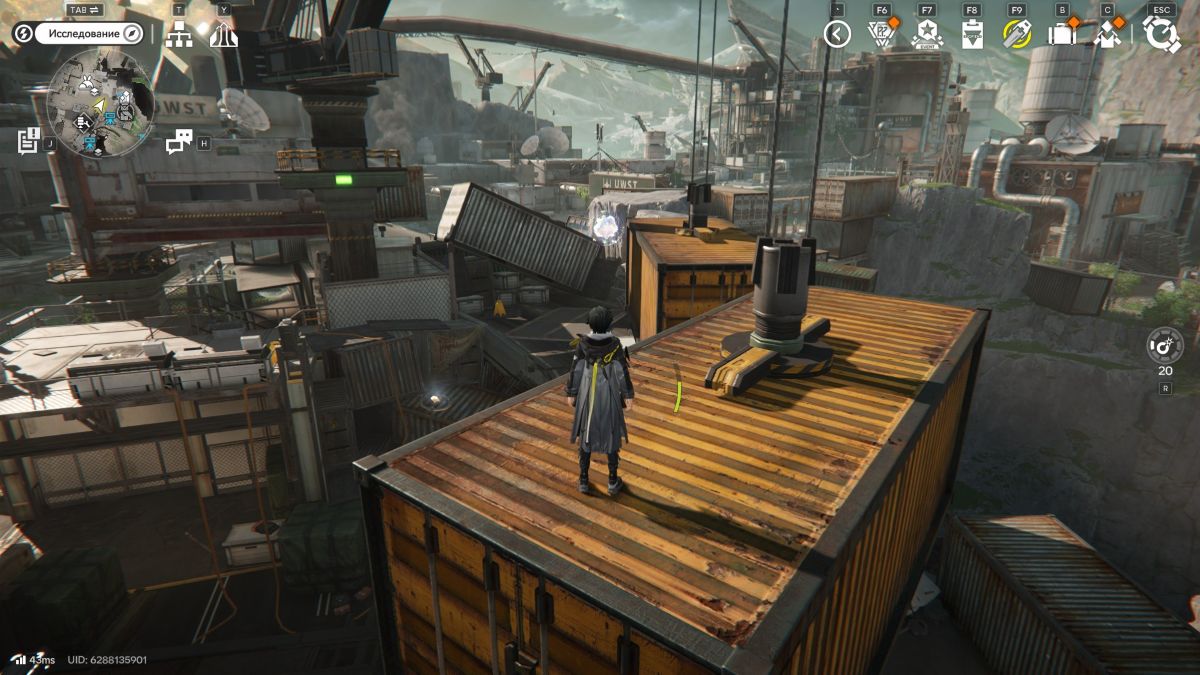Click the three upward arrows icon

point(223,35)
